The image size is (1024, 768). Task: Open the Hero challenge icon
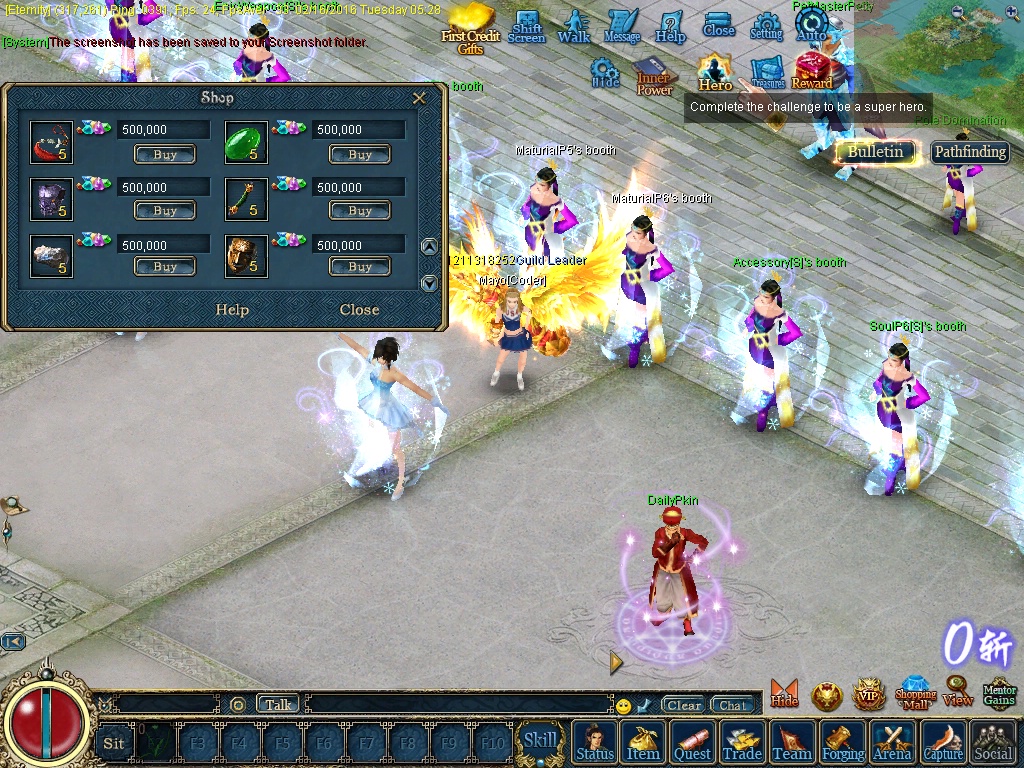click(x=715, y=73)
